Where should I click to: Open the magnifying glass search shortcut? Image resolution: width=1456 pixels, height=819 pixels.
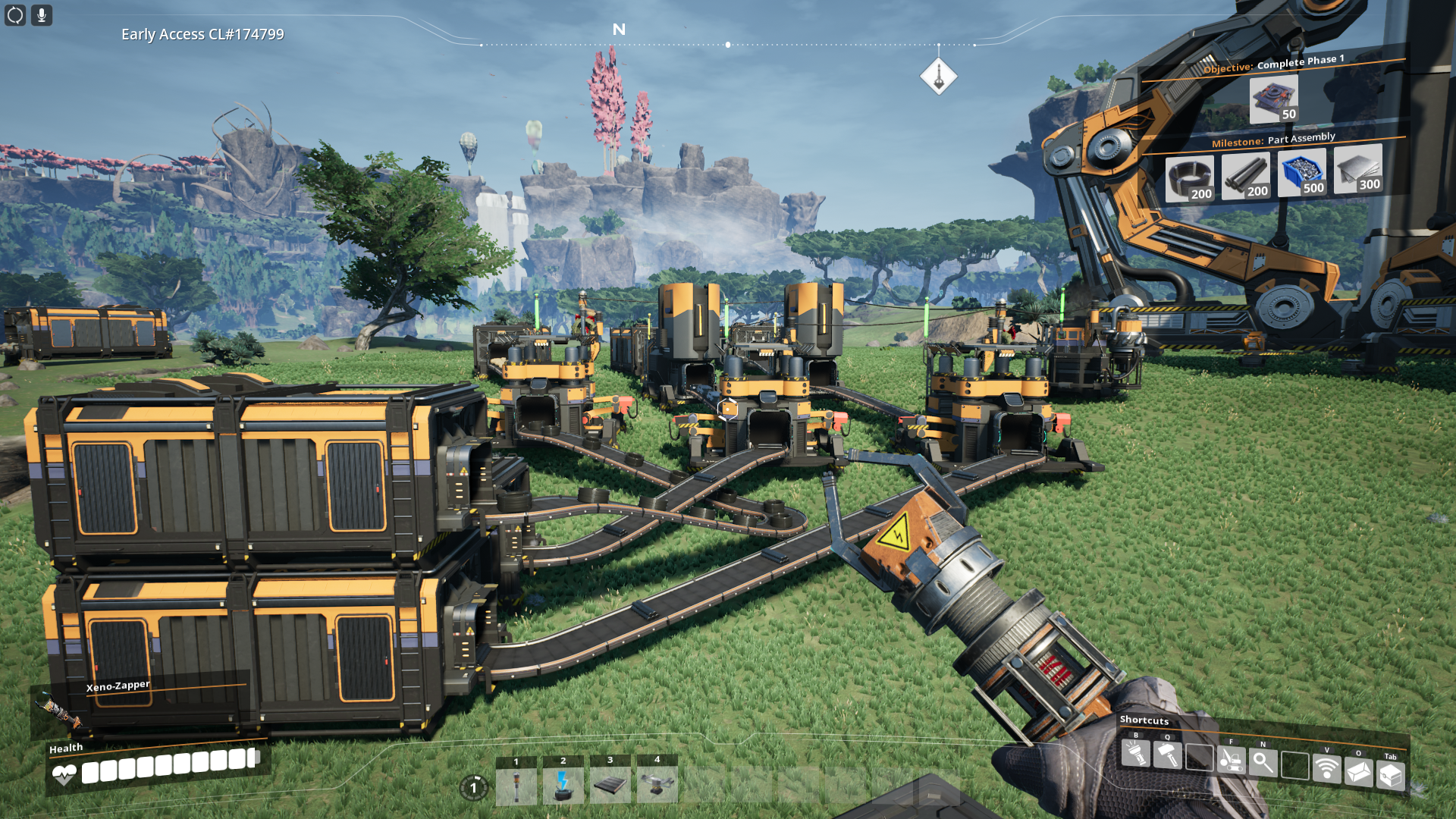pyautogui.click(x=1263, y=761)
